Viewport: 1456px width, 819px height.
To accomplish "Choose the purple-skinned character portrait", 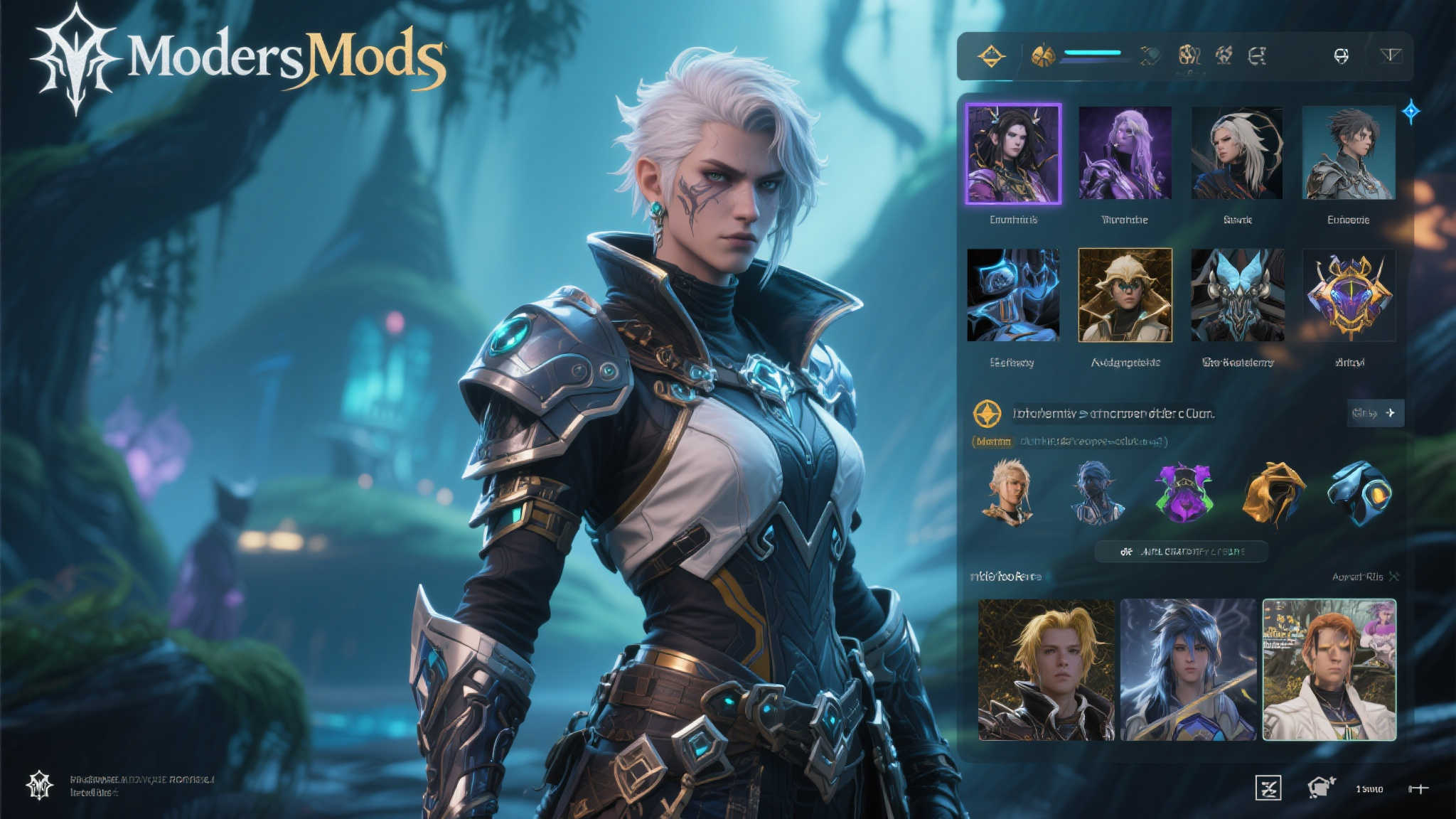I will [x=1125, y=153].
